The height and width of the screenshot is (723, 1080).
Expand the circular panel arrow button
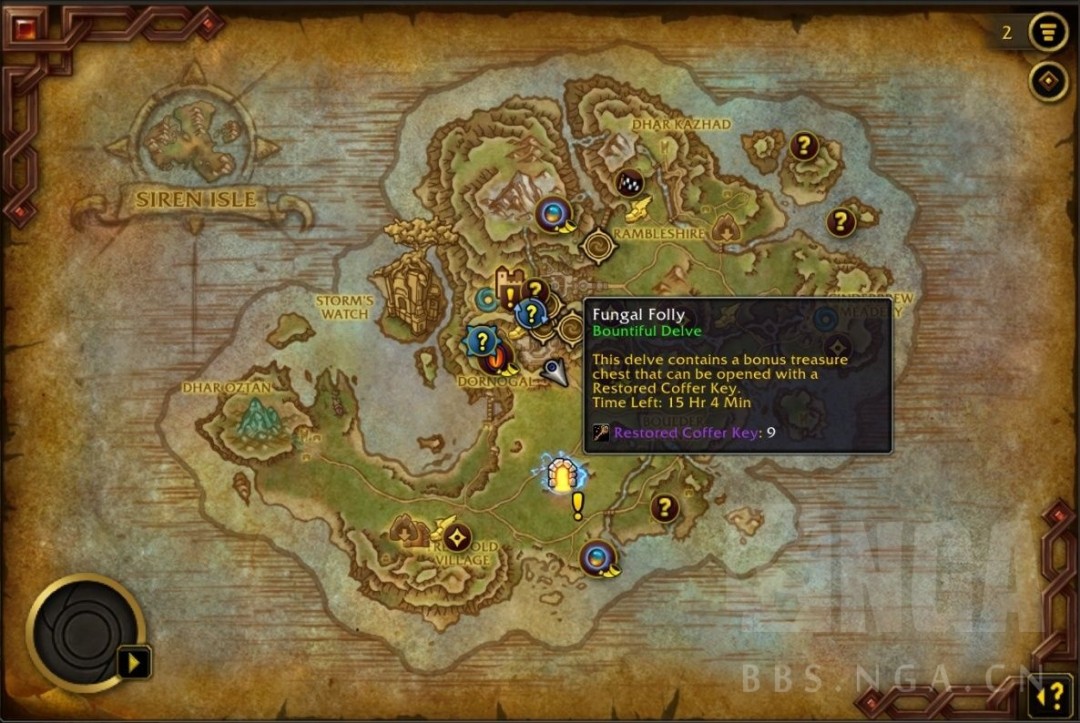pyautogui.click(x=134, y=662)
